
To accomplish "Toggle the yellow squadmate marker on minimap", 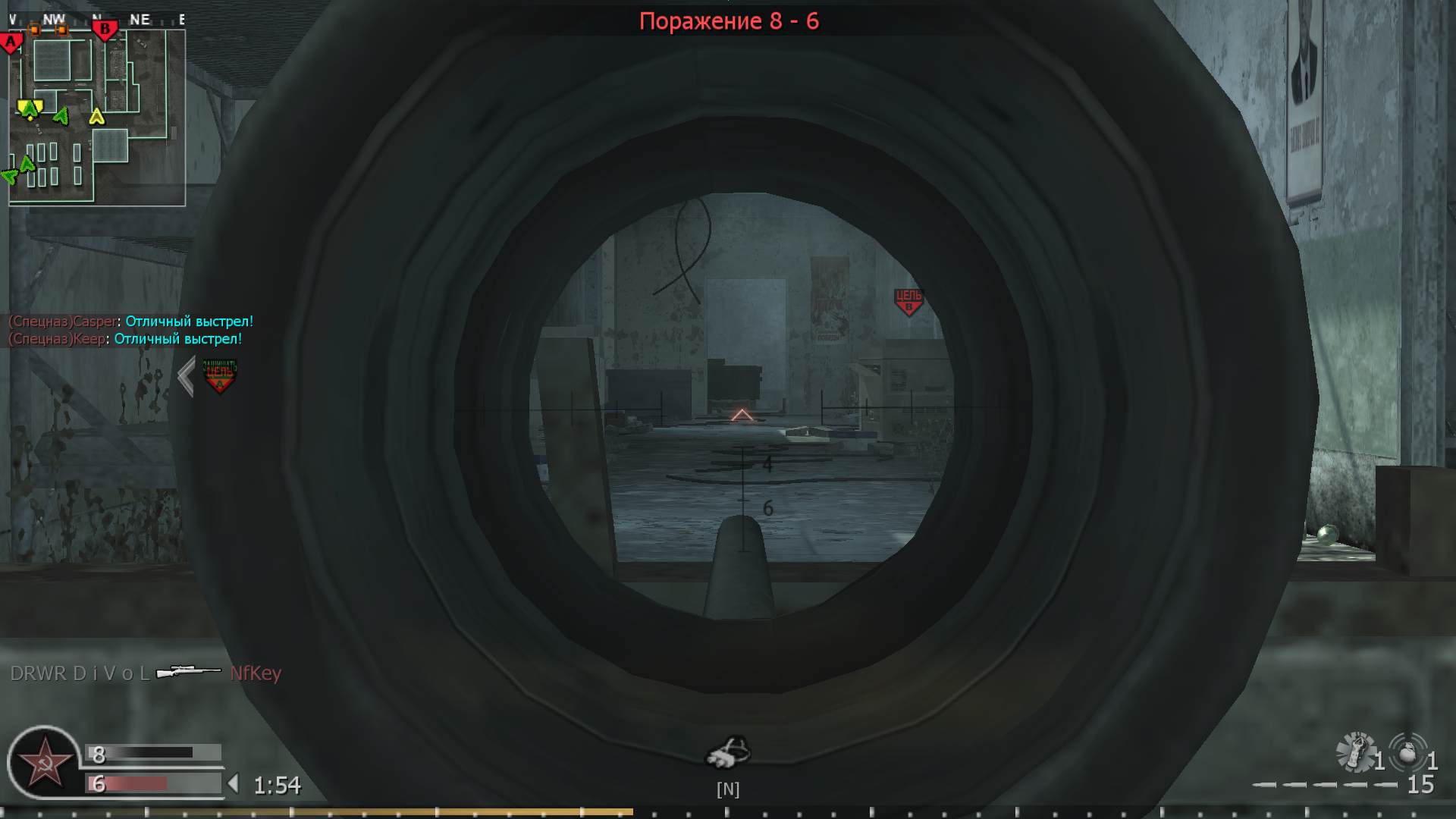I will (96, 118).
